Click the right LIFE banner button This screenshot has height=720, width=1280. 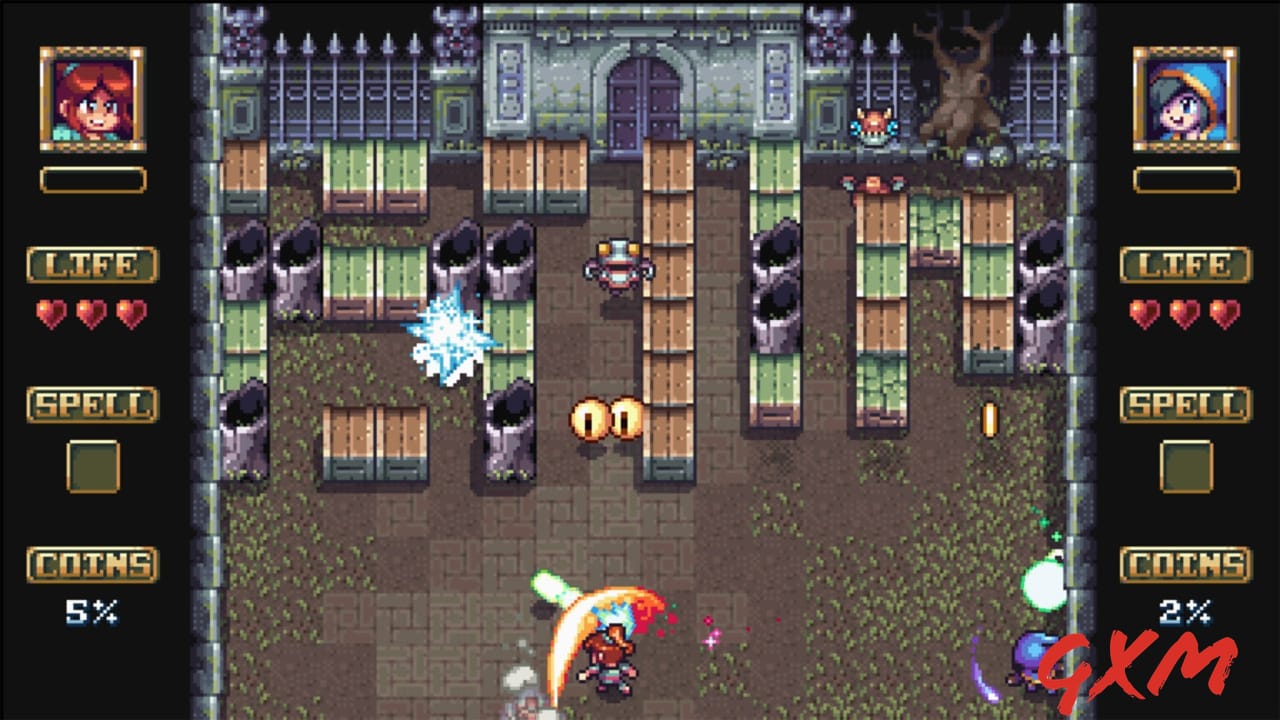click(x=1186, y=265)
